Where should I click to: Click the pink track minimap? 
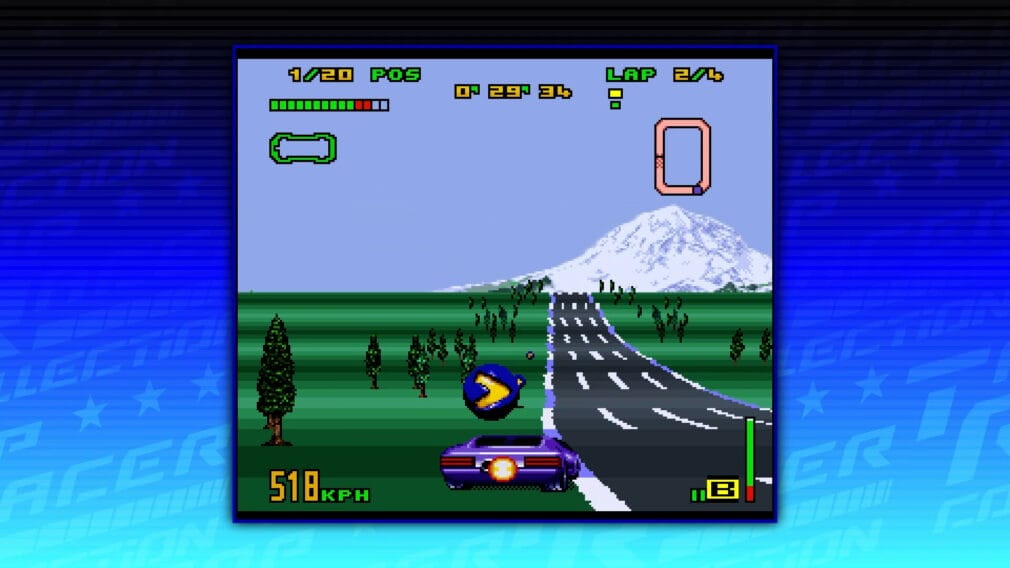[x=683, y=156]
